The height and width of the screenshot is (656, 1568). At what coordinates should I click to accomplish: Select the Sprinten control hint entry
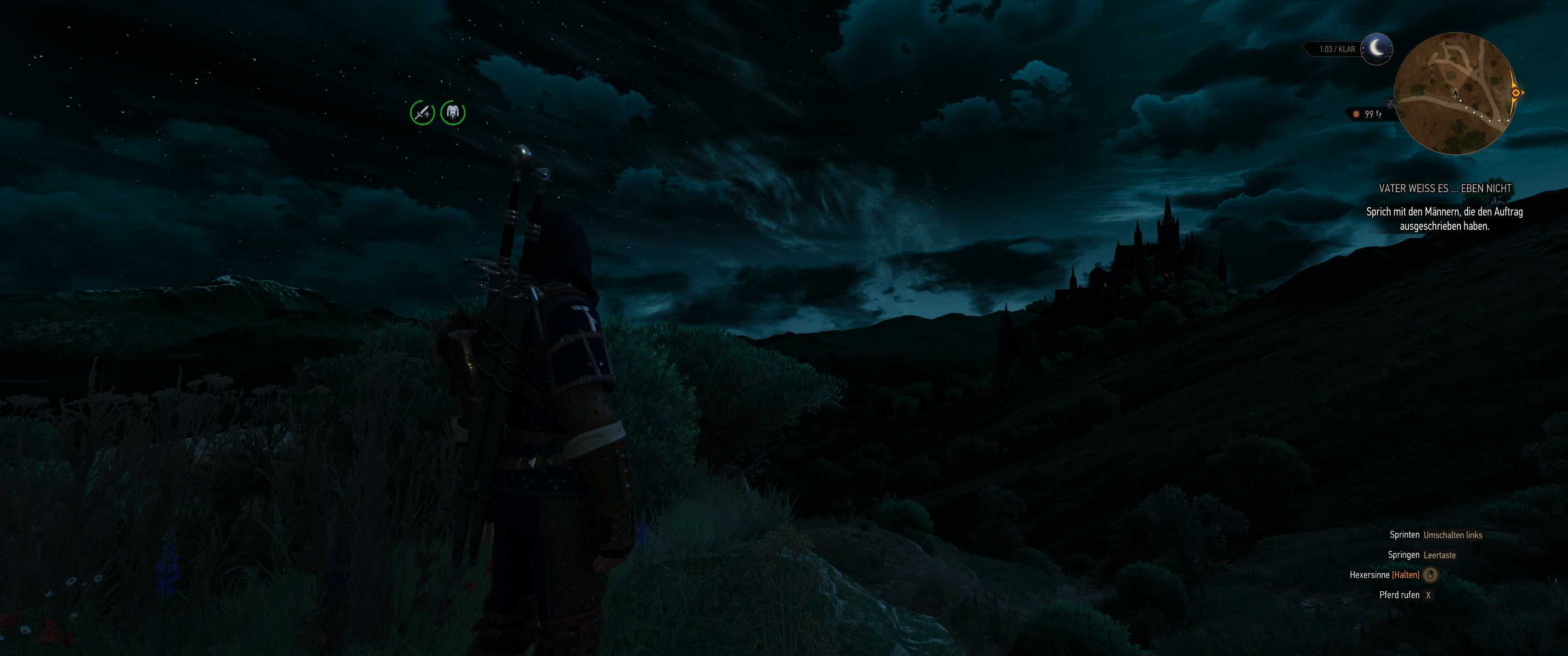[x=1431, y=534]
